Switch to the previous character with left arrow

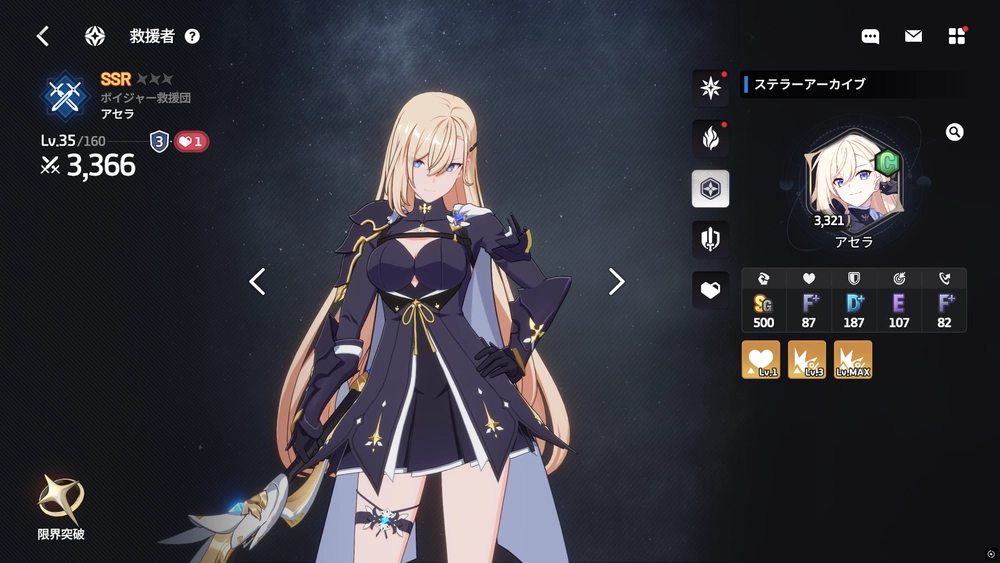(x=257, y=282)
